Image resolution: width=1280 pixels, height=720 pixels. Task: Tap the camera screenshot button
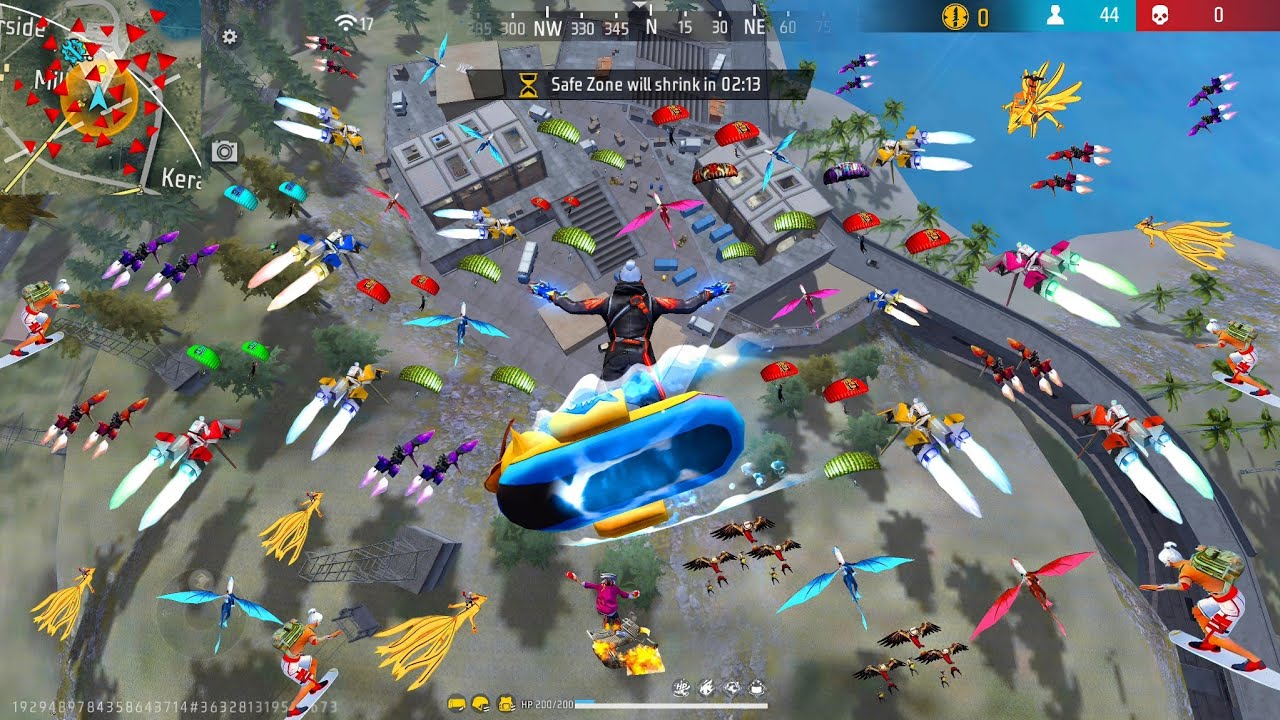224,151
